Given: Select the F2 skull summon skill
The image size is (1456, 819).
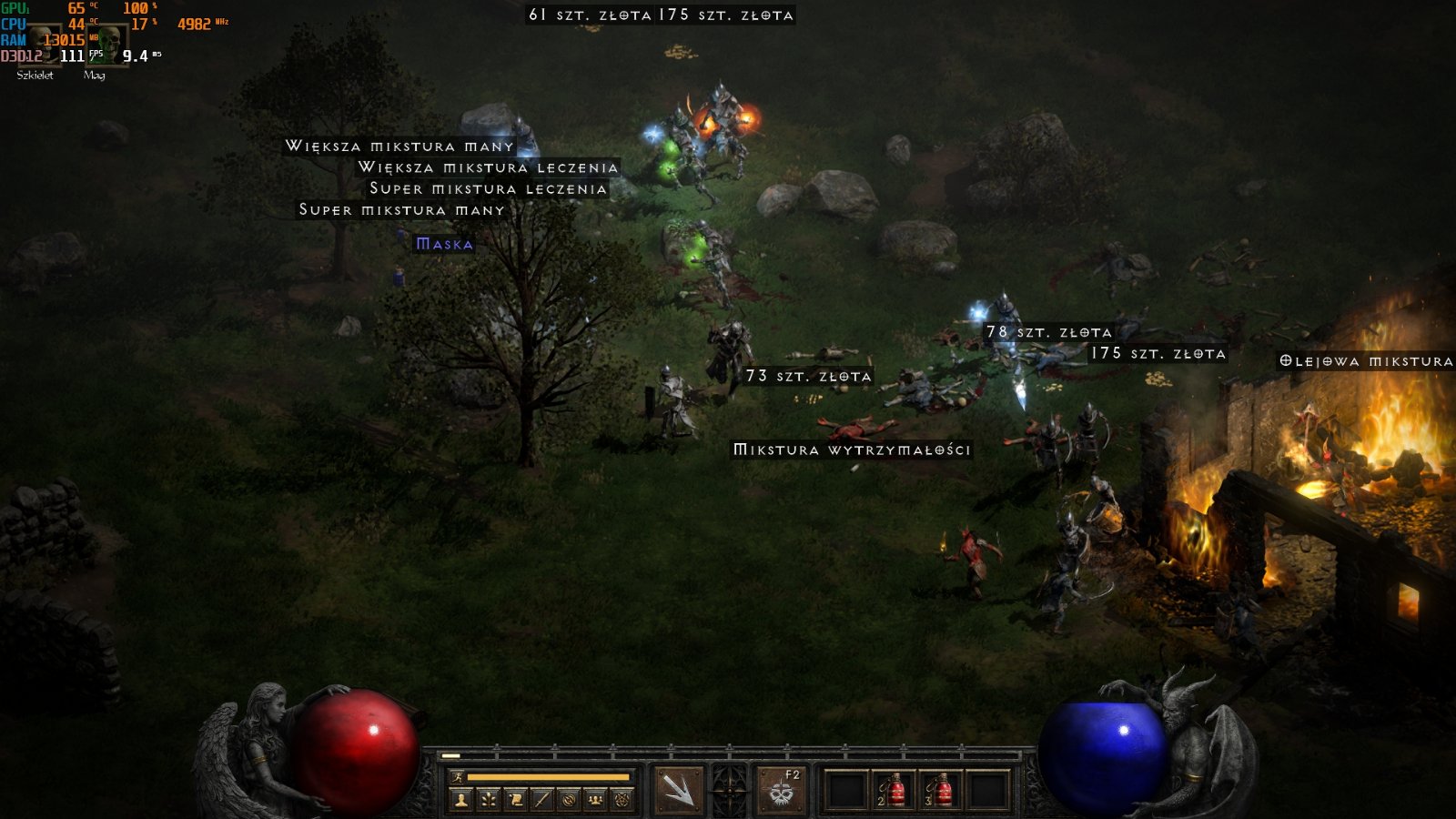Looking at the screenshot, I should click(781, 789).
